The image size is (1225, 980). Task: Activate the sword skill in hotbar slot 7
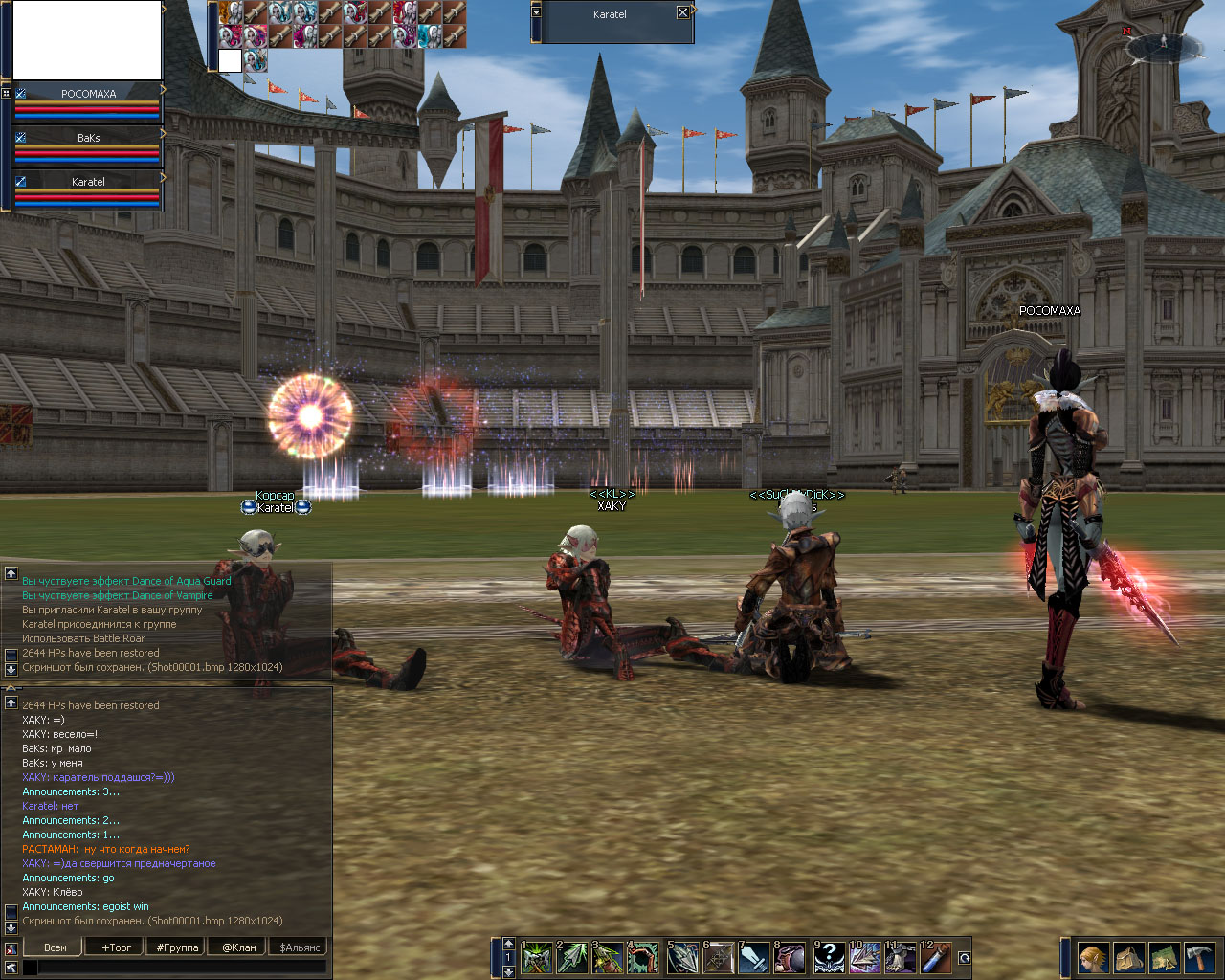[x=754, y=958]
